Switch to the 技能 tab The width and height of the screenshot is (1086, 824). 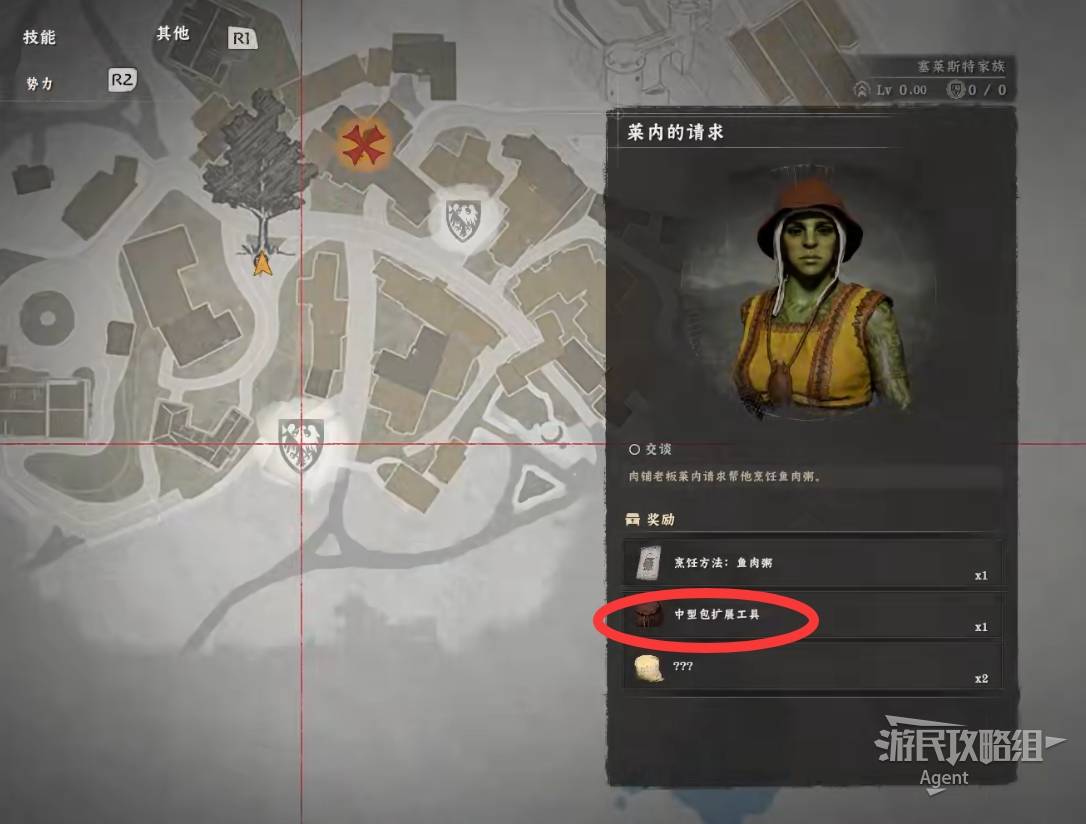pyautogui.click(x=40, y=37)
